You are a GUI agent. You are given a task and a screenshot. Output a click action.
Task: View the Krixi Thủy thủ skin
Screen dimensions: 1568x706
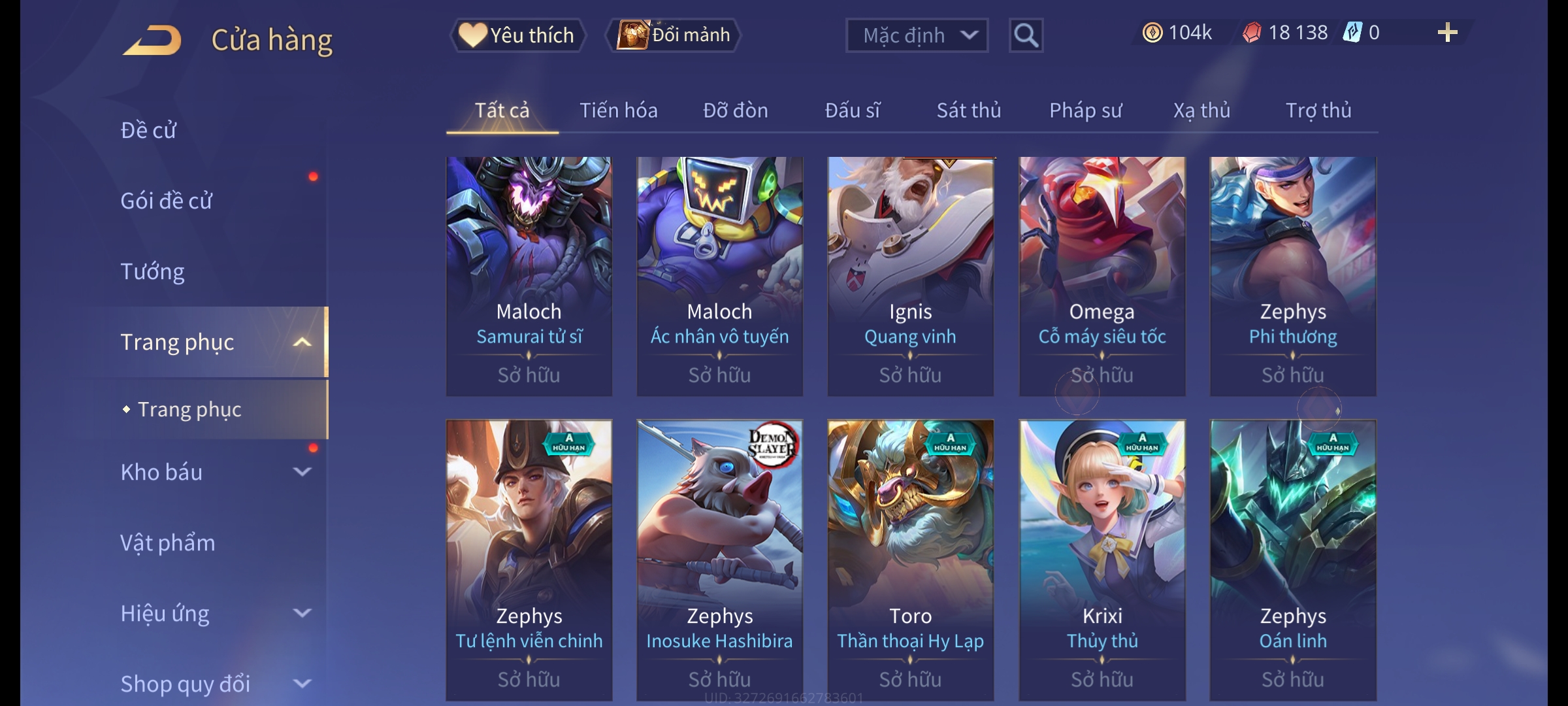1102,560
